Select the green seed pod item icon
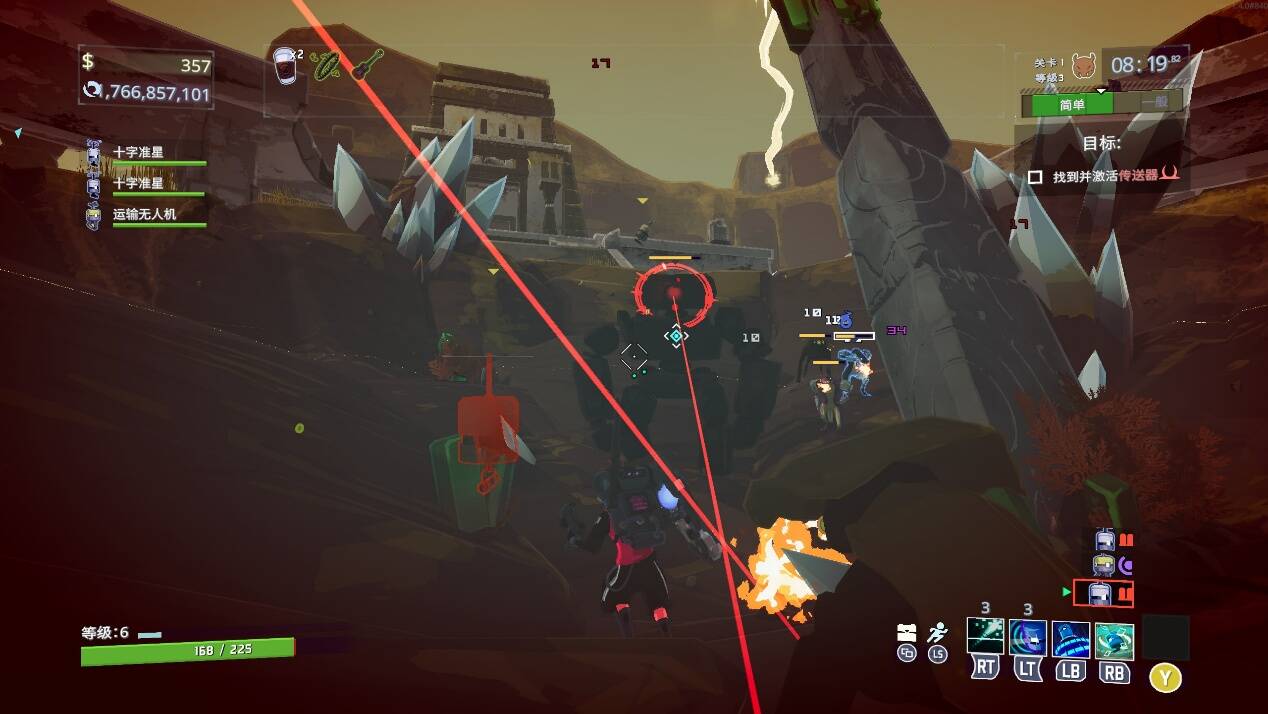This screenshot has width=1268, height=714. click(326, 66)
